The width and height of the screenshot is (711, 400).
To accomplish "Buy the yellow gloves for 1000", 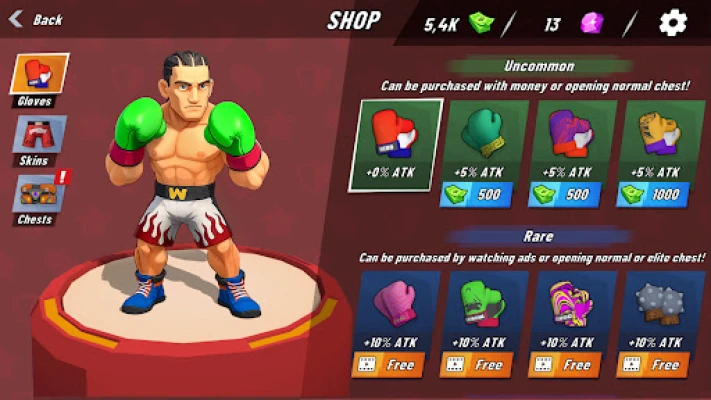I will click(661, 193).
